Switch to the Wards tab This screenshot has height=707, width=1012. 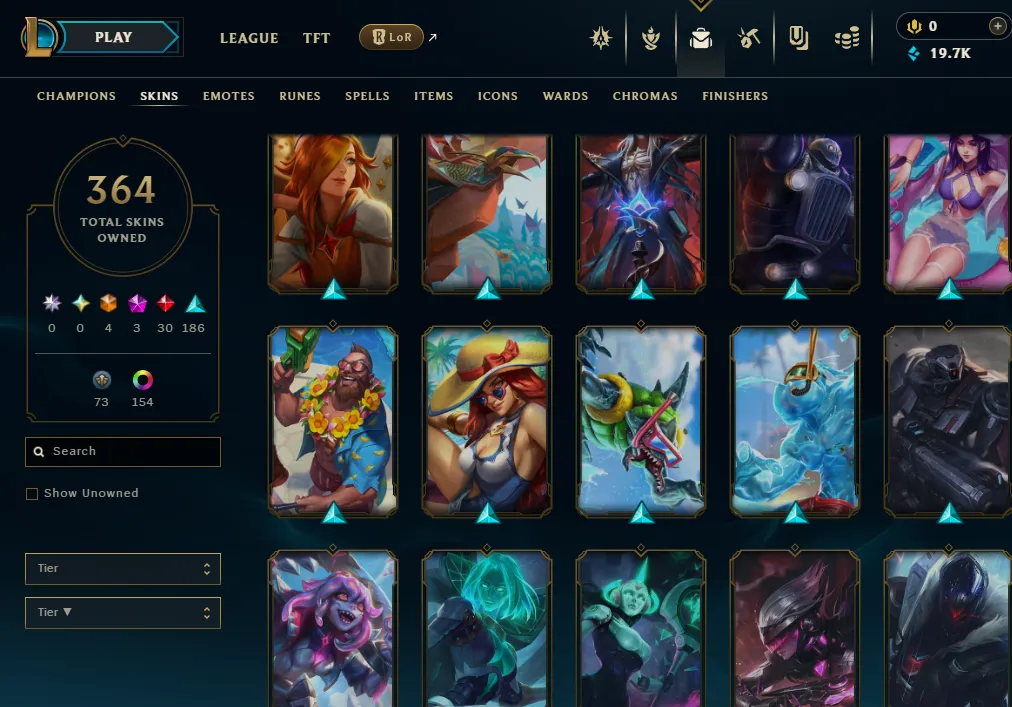click(x=565, y=96)
